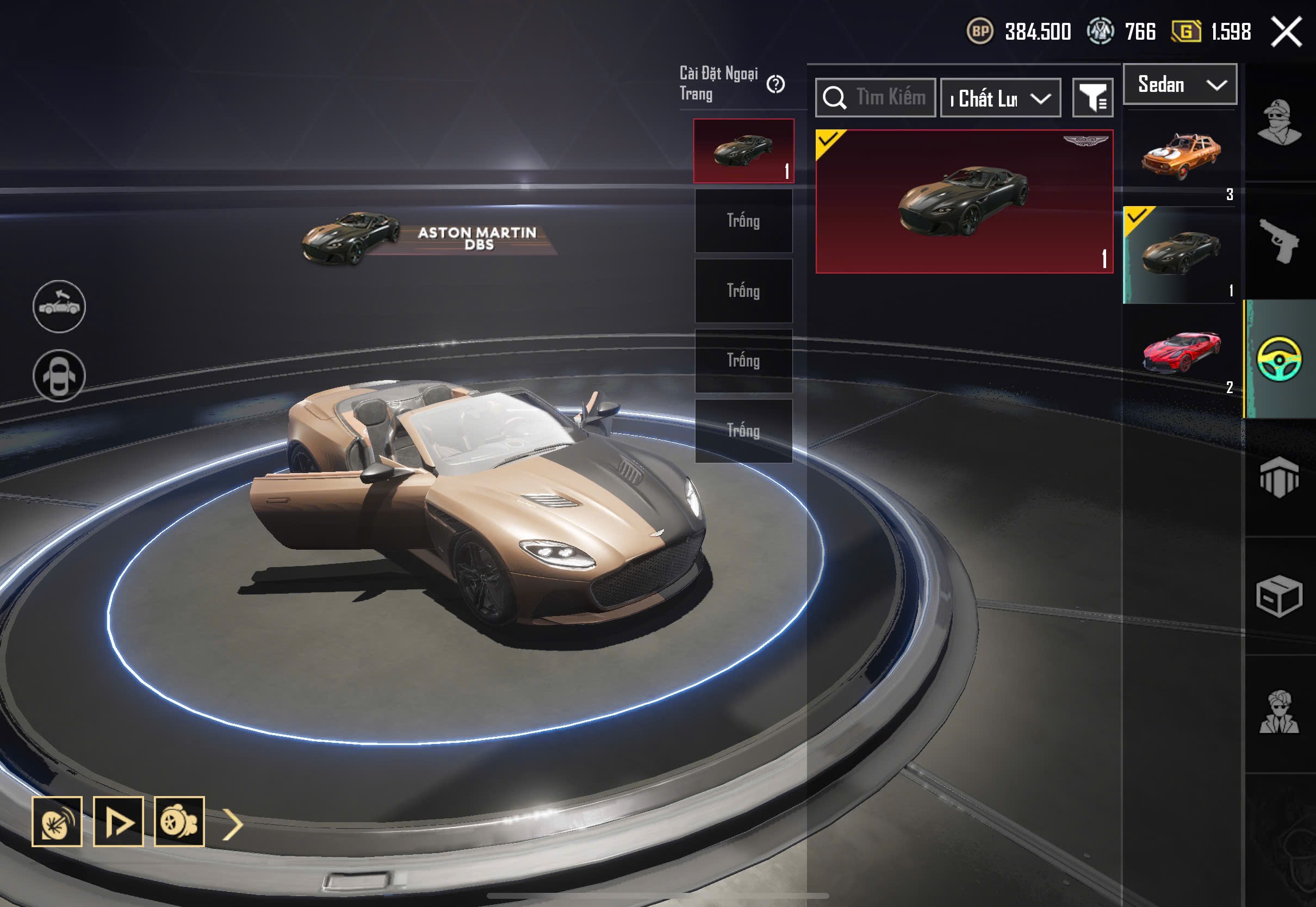
Task: Select the large Aston Martin skin card
Action: 964,201
